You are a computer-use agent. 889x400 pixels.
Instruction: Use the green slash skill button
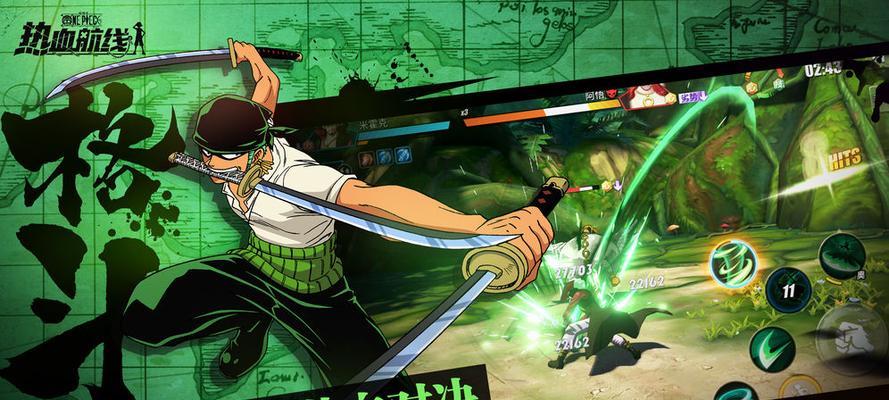[771, 347]
